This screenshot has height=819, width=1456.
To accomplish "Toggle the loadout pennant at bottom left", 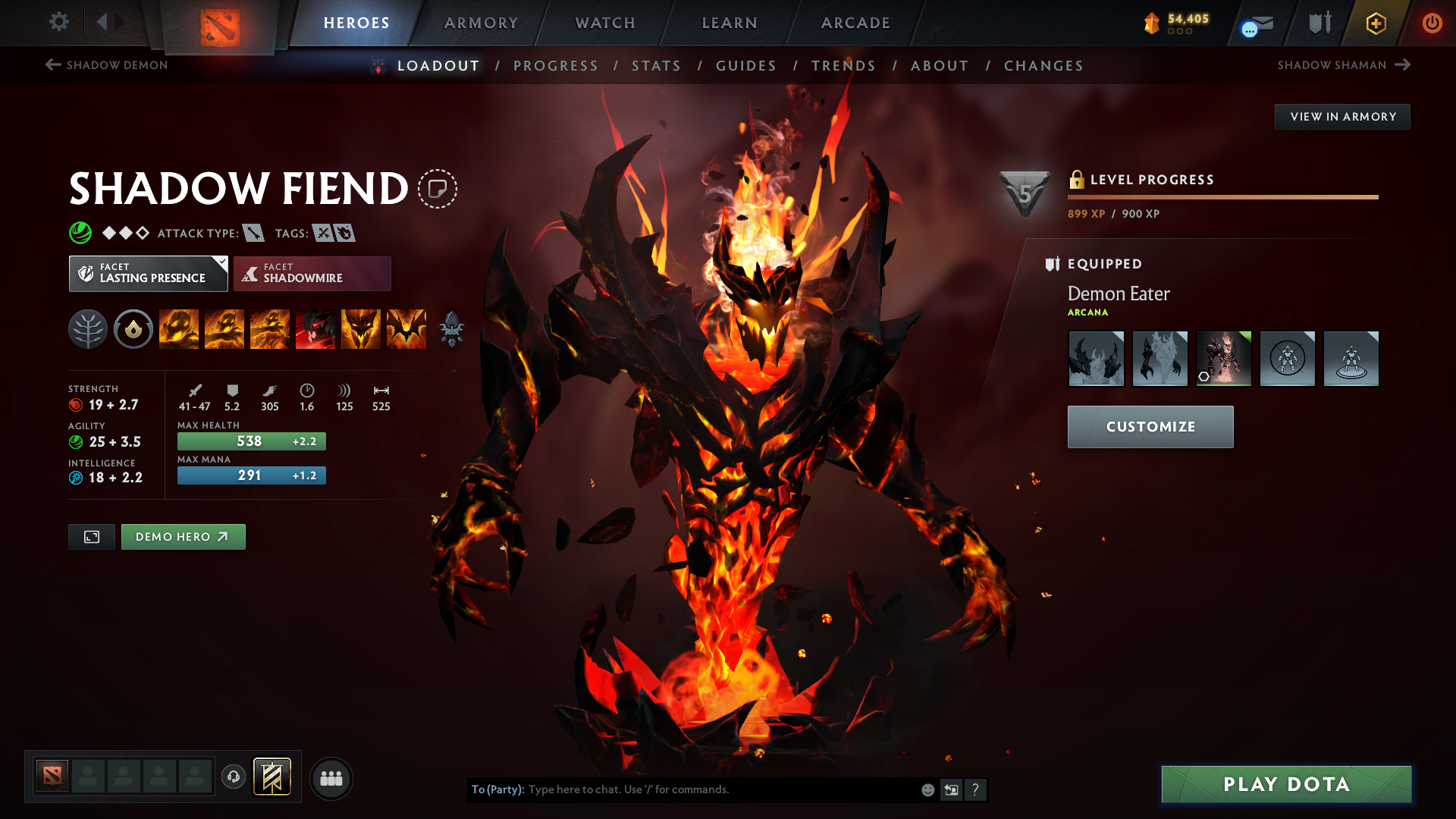I will point(273,776).
